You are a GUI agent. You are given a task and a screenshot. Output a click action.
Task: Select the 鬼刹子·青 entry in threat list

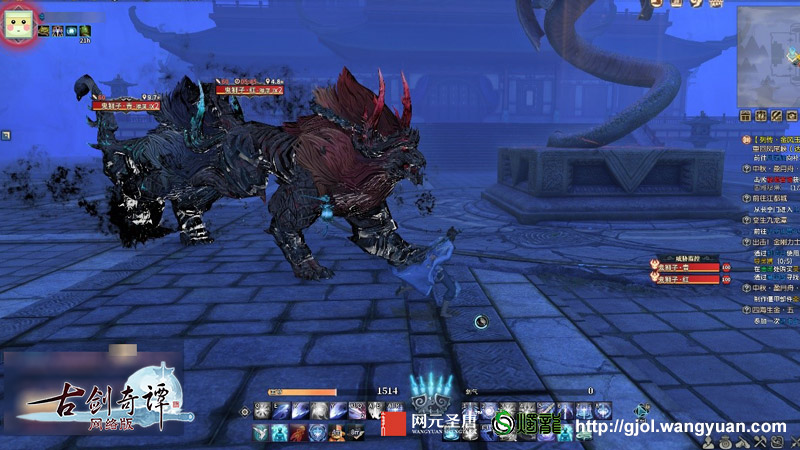point(689,268)
